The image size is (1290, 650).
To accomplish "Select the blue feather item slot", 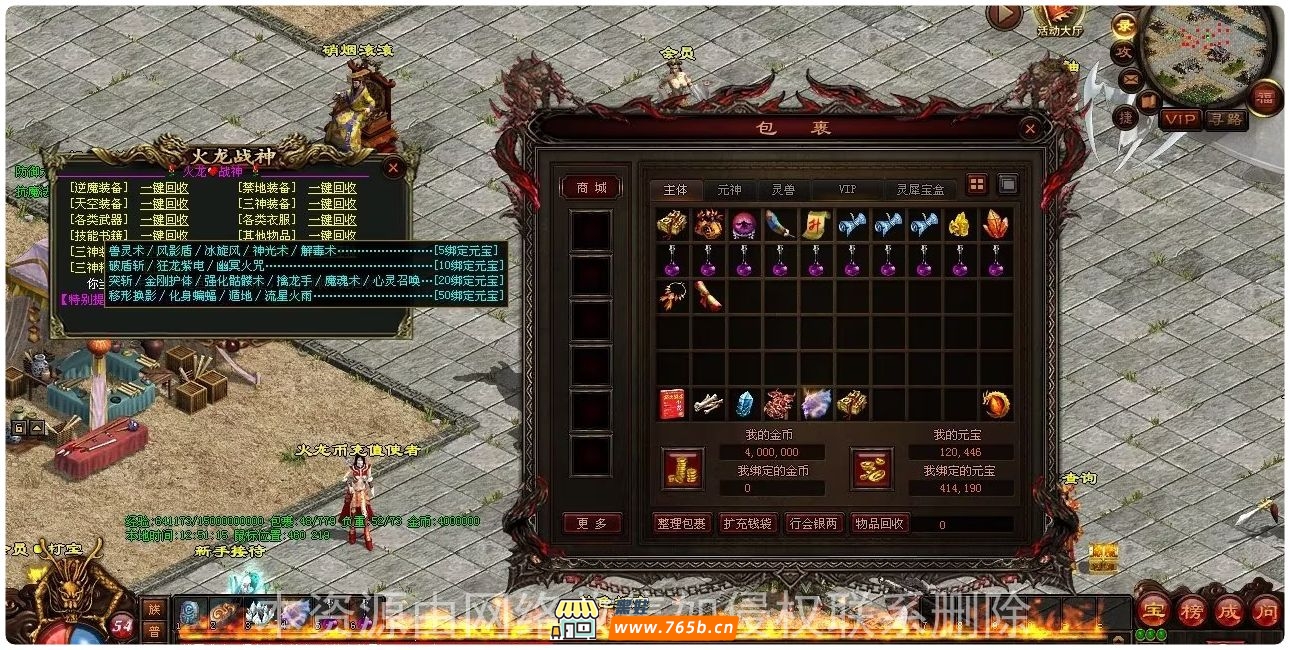I will click(x=780, y=224).
